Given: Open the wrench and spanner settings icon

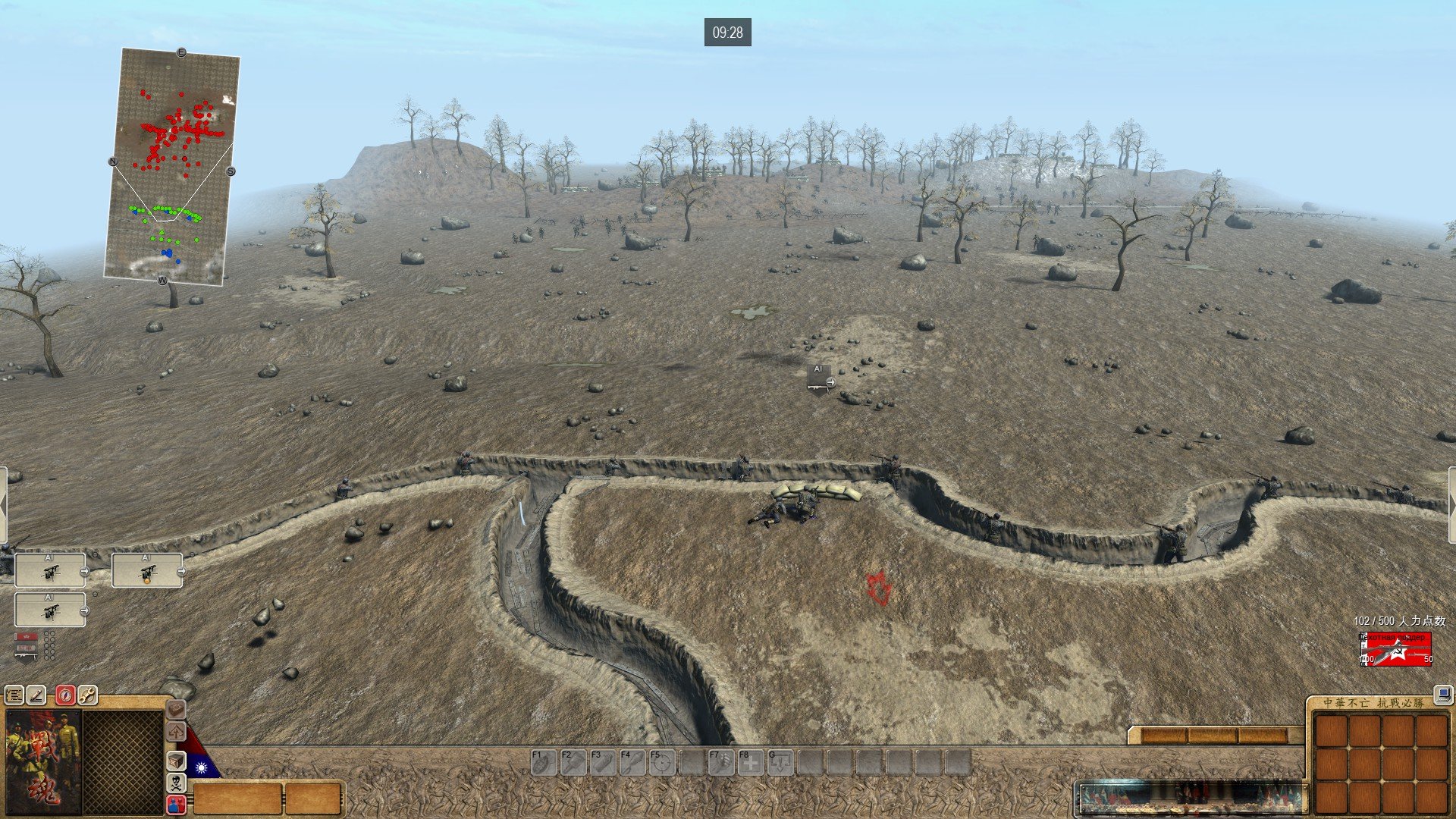Looking at the screenshot, I should coord(87,695).
